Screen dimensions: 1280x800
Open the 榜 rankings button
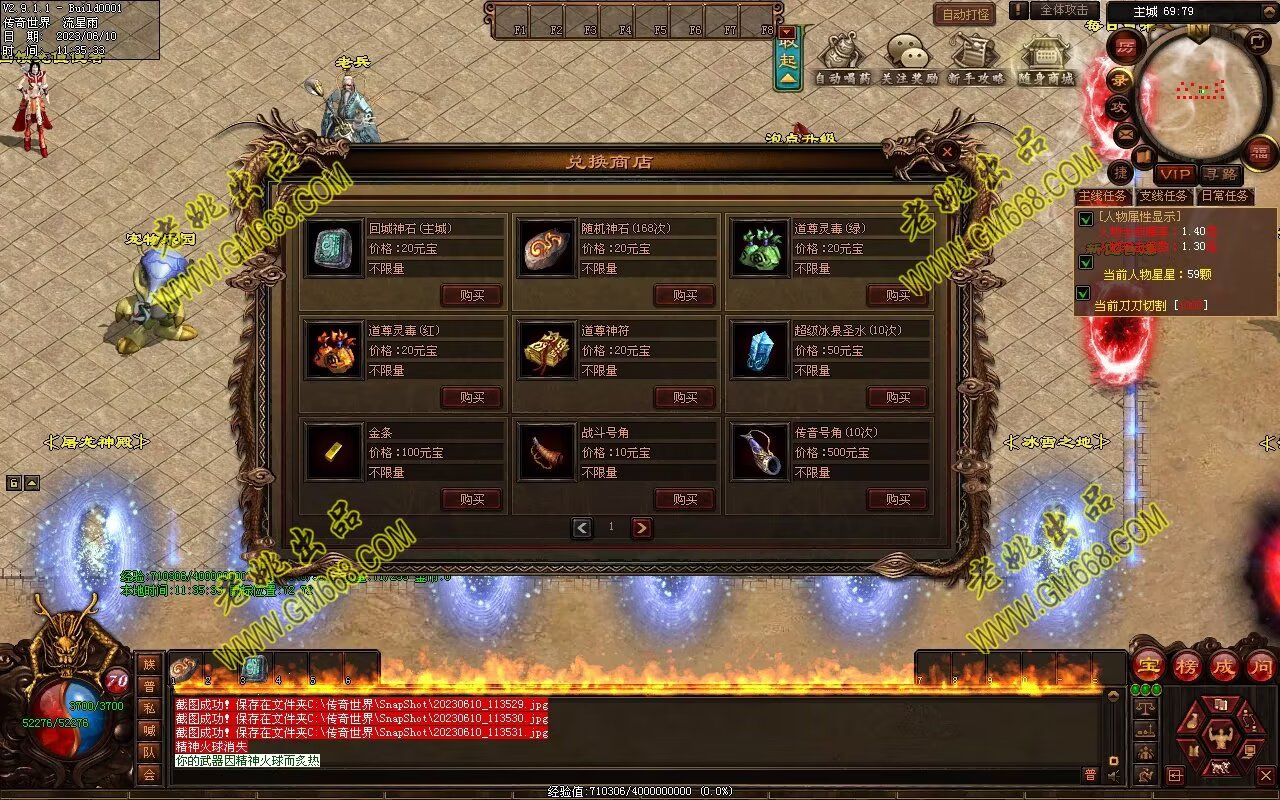coord(1187,665)
